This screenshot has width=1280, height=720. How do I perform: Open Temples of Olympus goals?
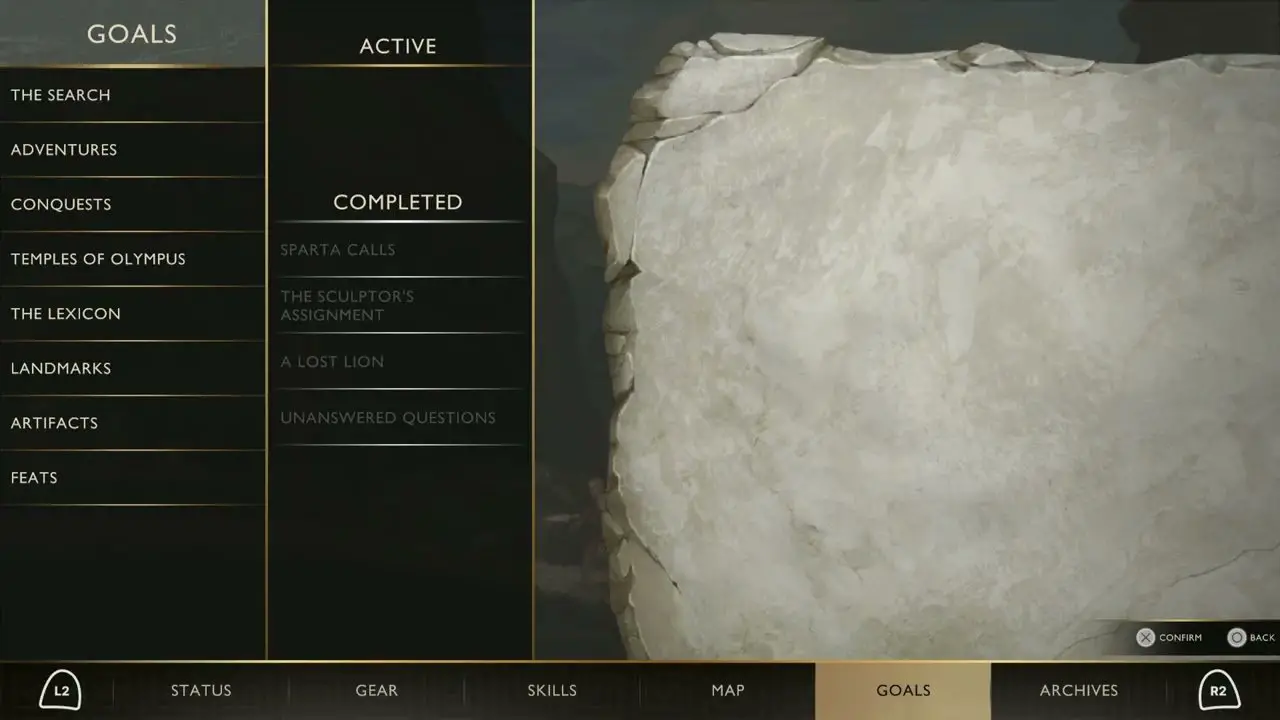[98, 259]
